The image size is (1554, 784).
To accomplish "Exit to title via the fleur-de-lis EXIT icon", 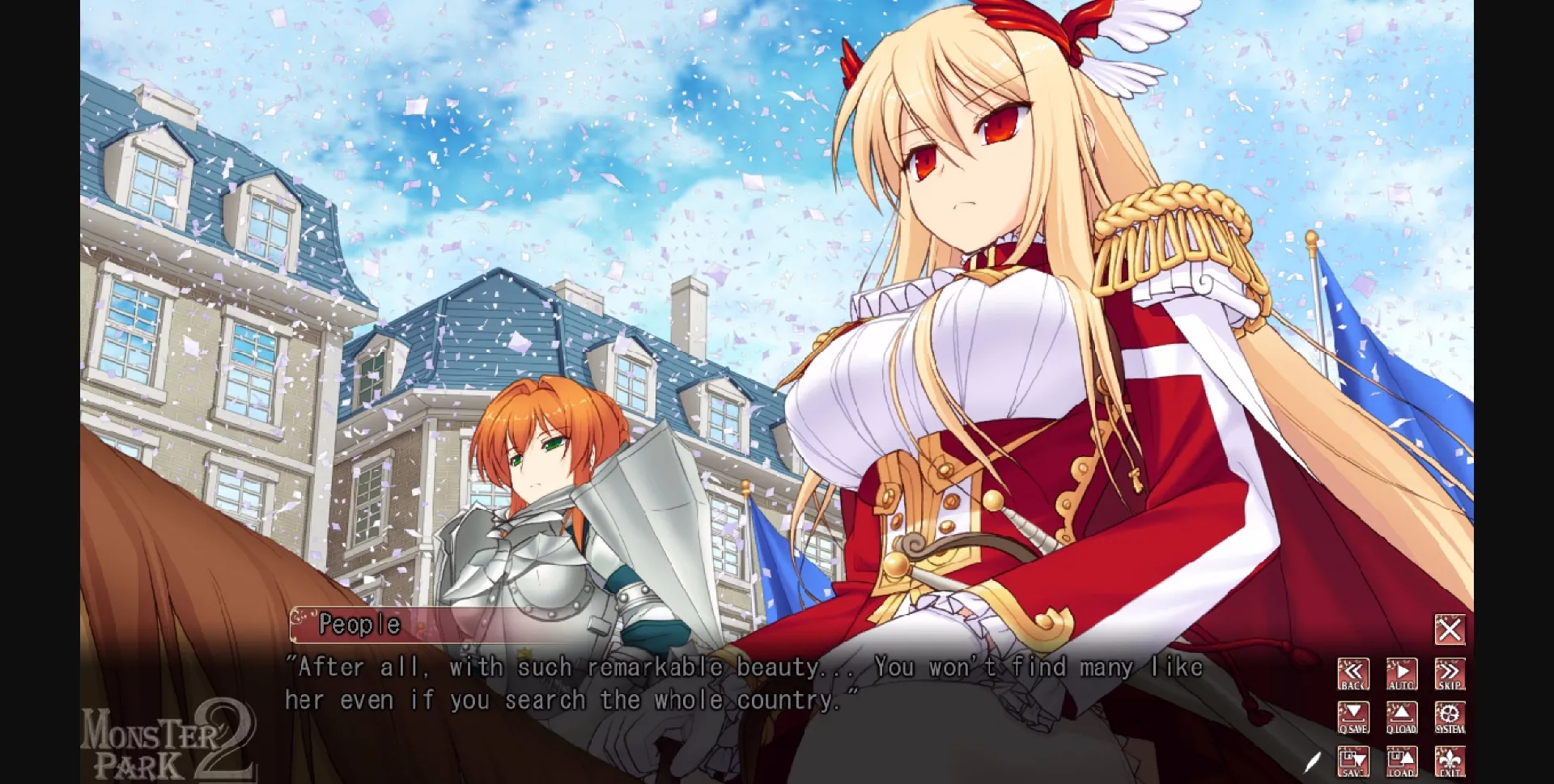I will tap(1449, 761).
